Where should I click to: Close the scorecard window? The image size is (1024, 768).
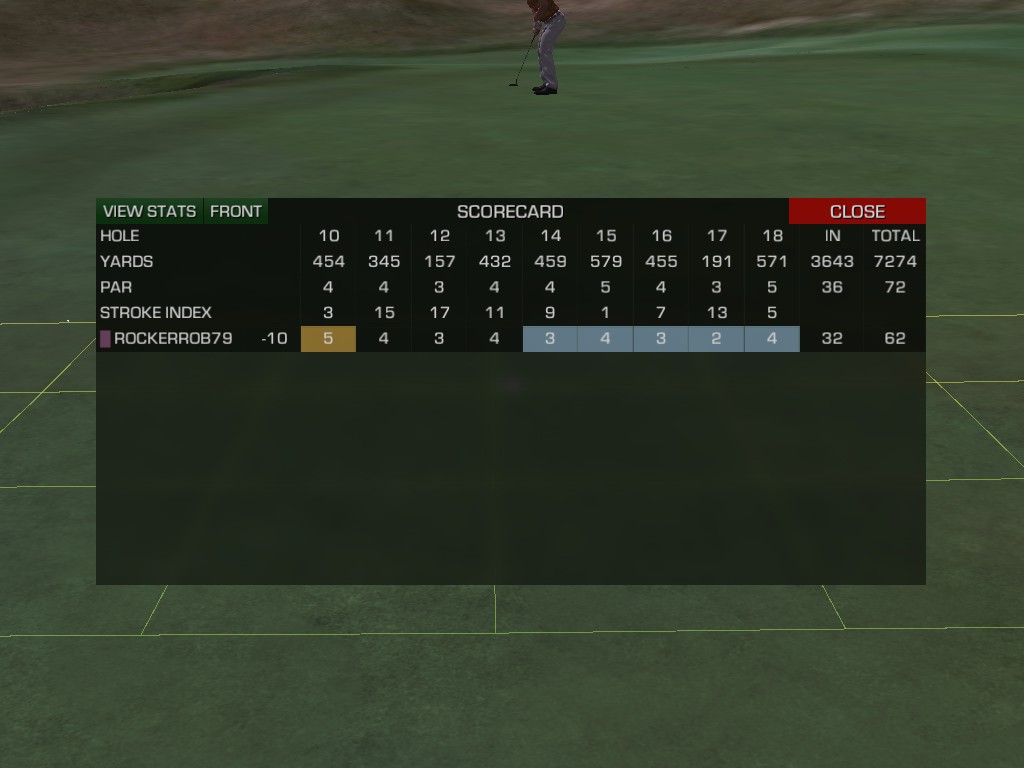pos(857,211)
